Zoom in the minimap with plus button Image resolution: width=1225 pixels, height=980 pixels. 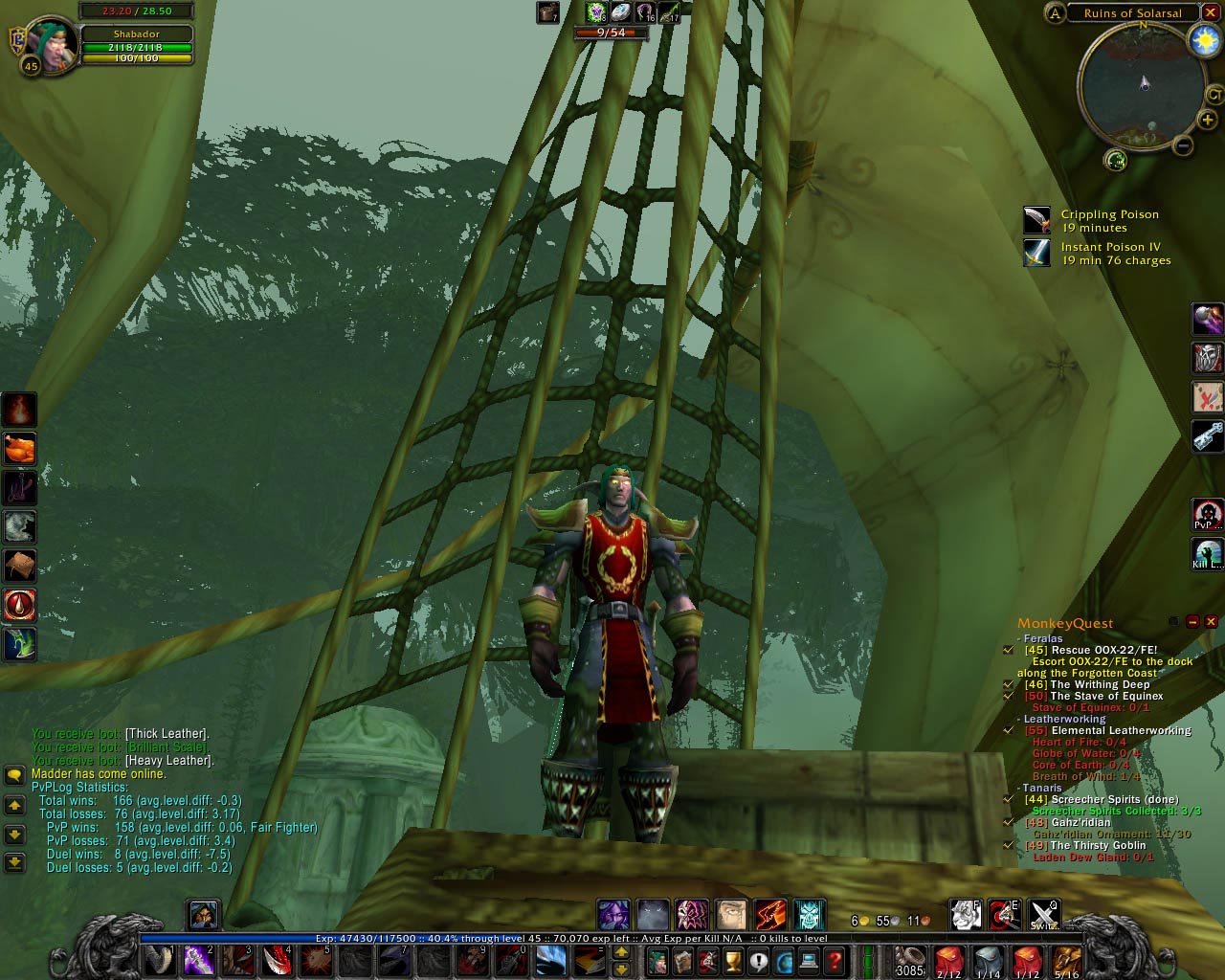pos(1208,121)
